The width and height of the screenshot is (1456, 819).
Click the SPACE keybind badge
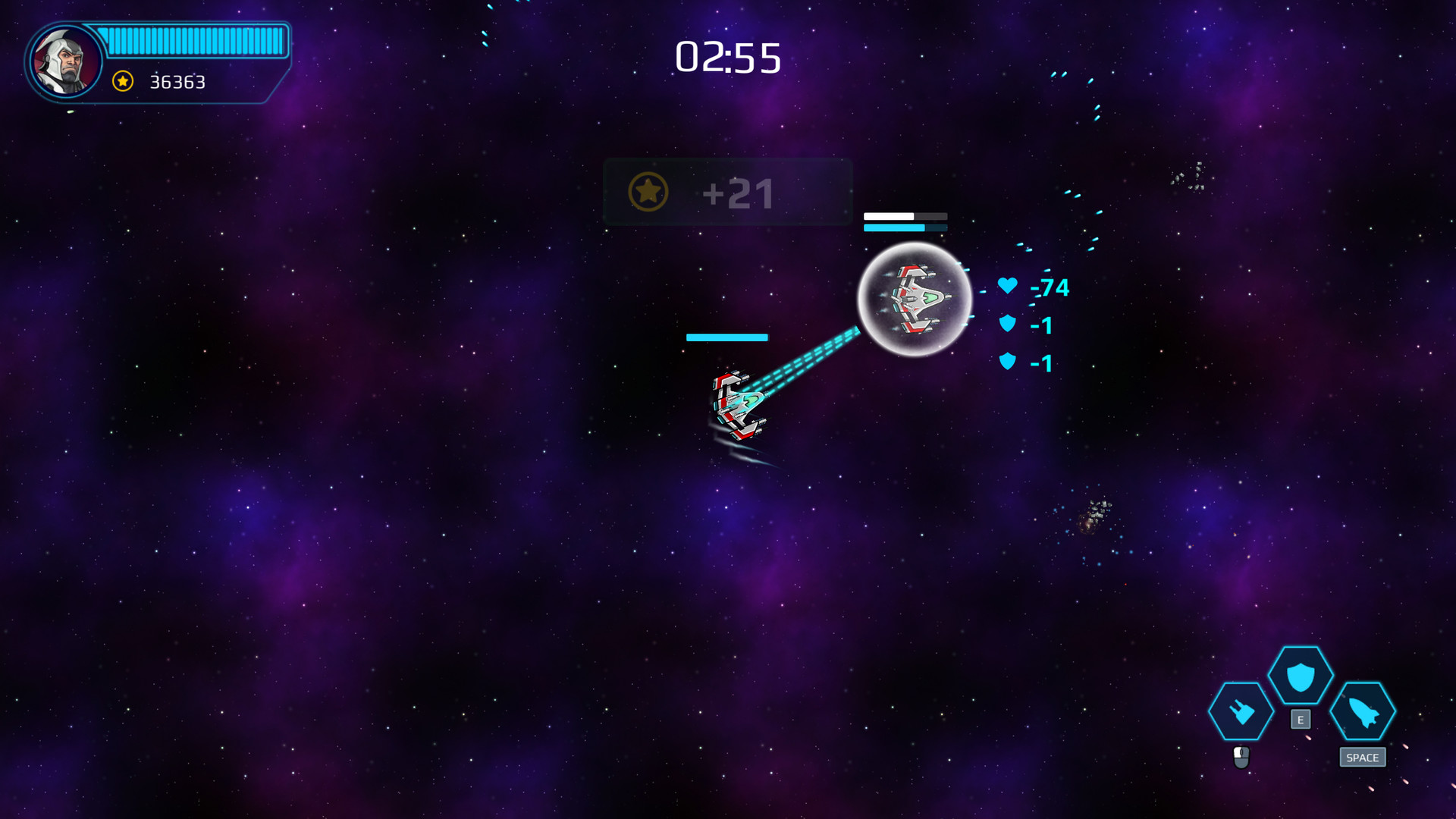point(1363,758)
